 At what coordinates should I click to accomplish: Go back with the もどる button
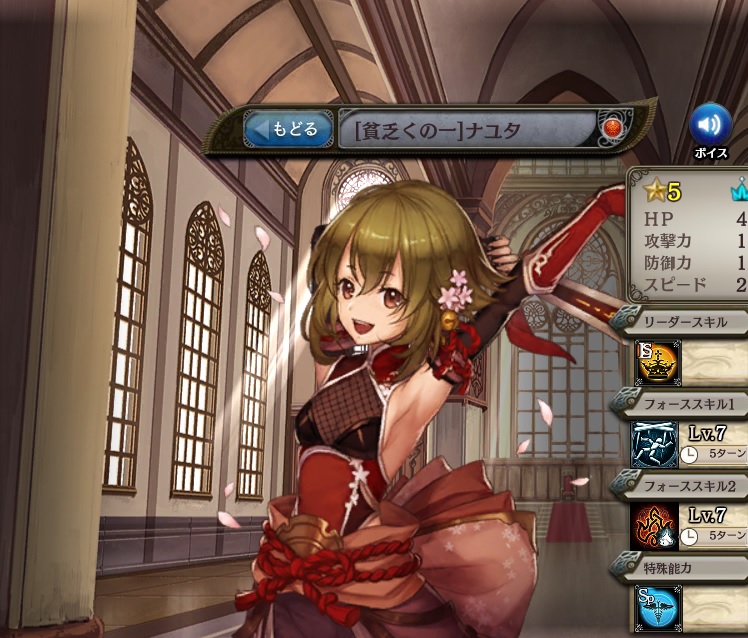pos(289,129)
